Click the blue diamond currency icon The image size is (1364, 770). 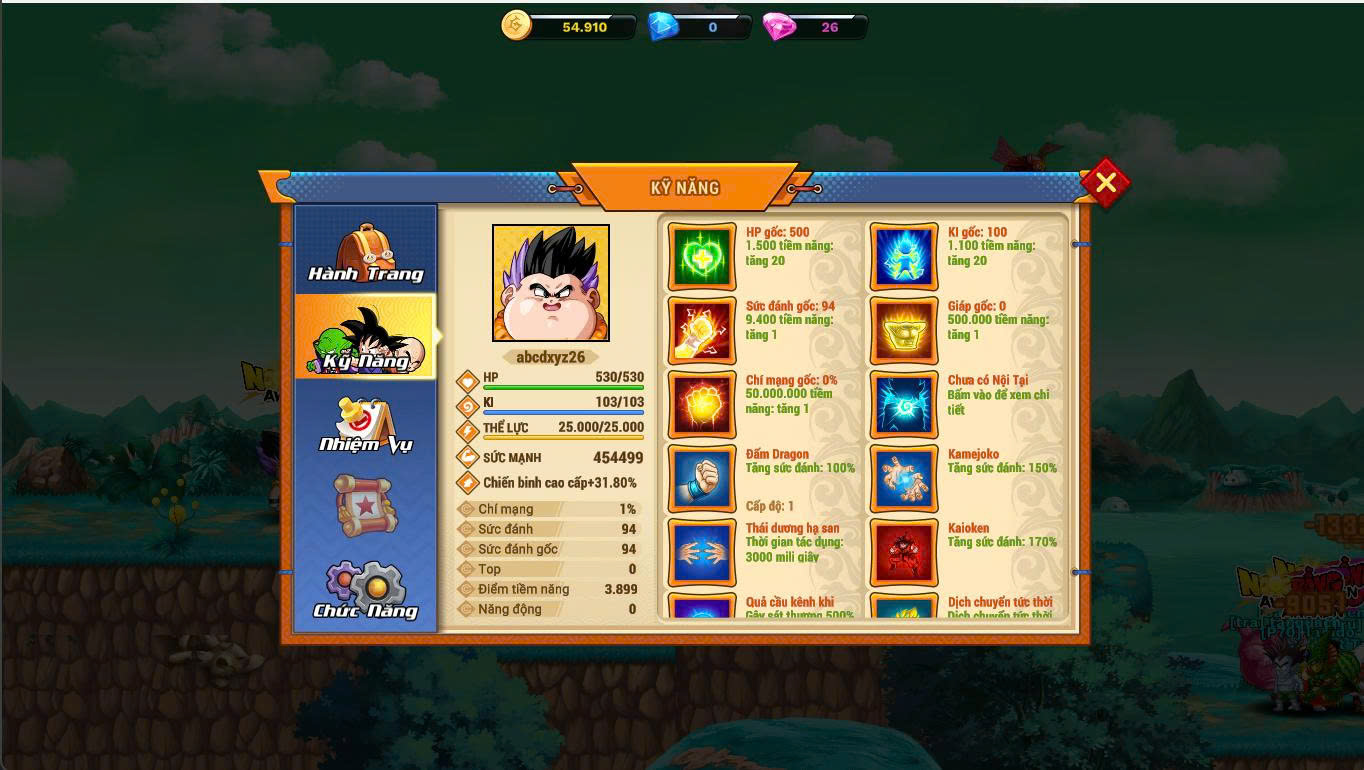tap(664, 27)
